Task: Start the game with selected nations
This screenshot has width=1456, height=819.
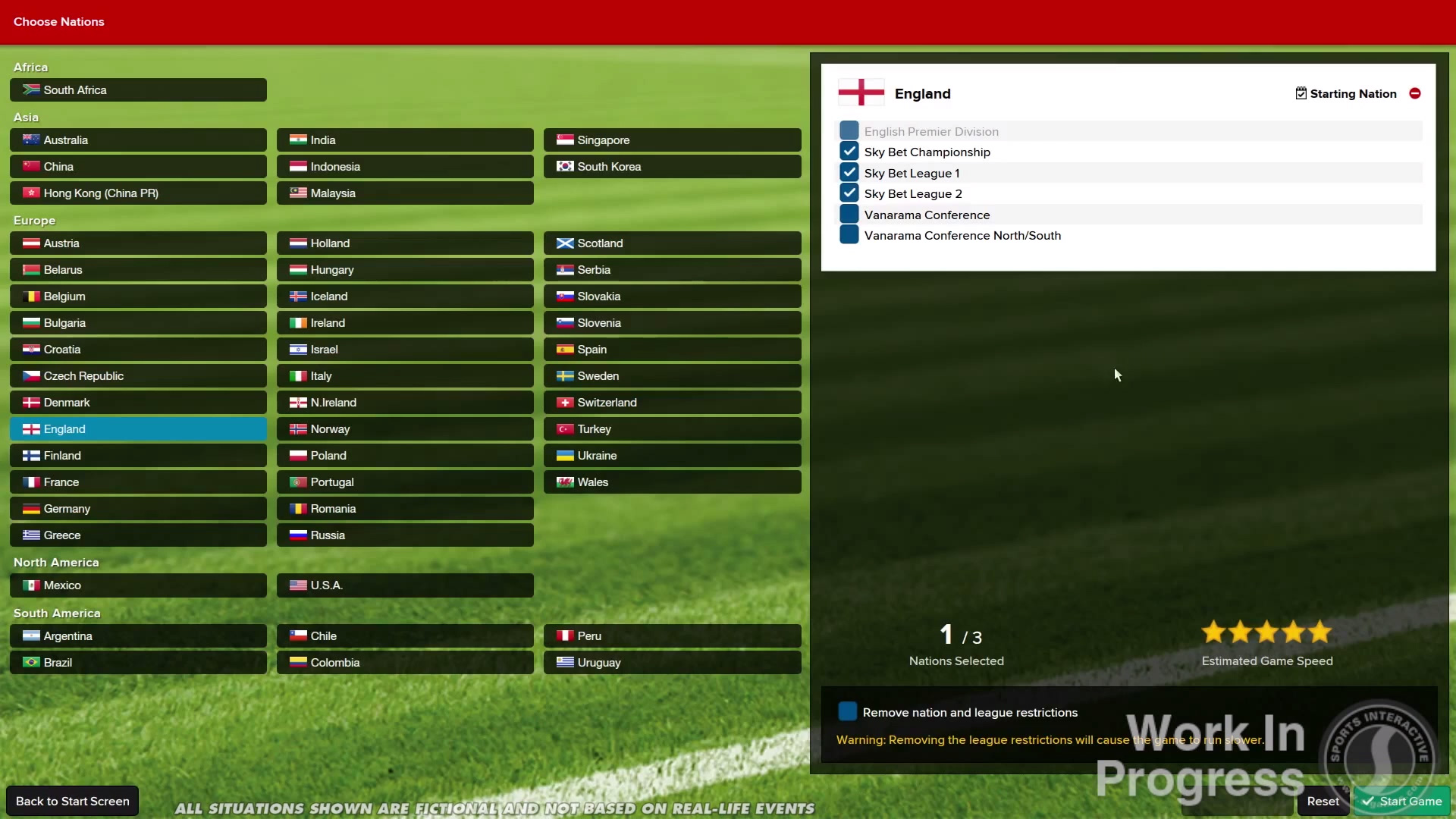Action: coord(1401,801)
